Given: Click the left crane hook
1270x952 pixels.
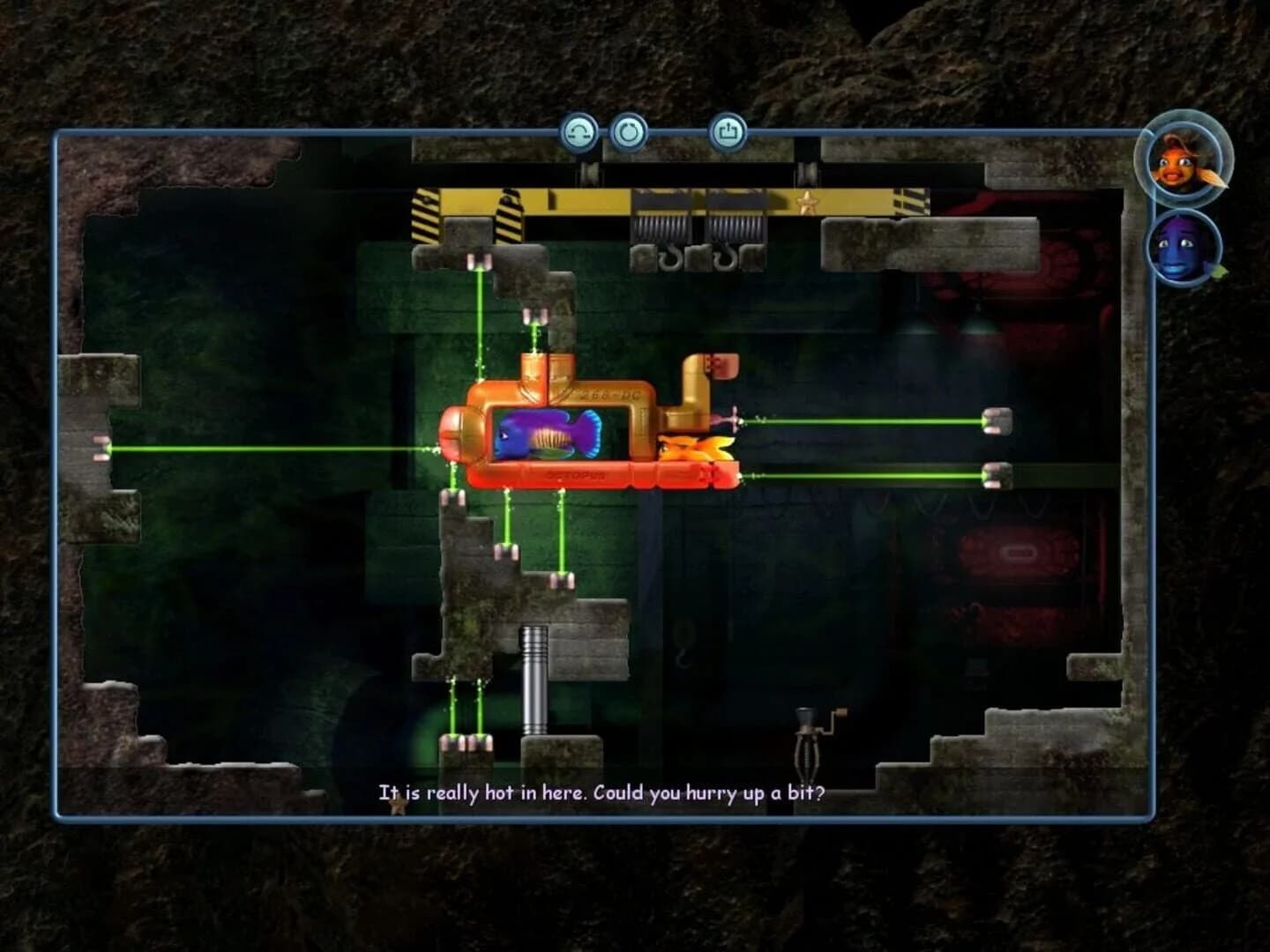Looking at the screenshot, I should pos(672,261).
